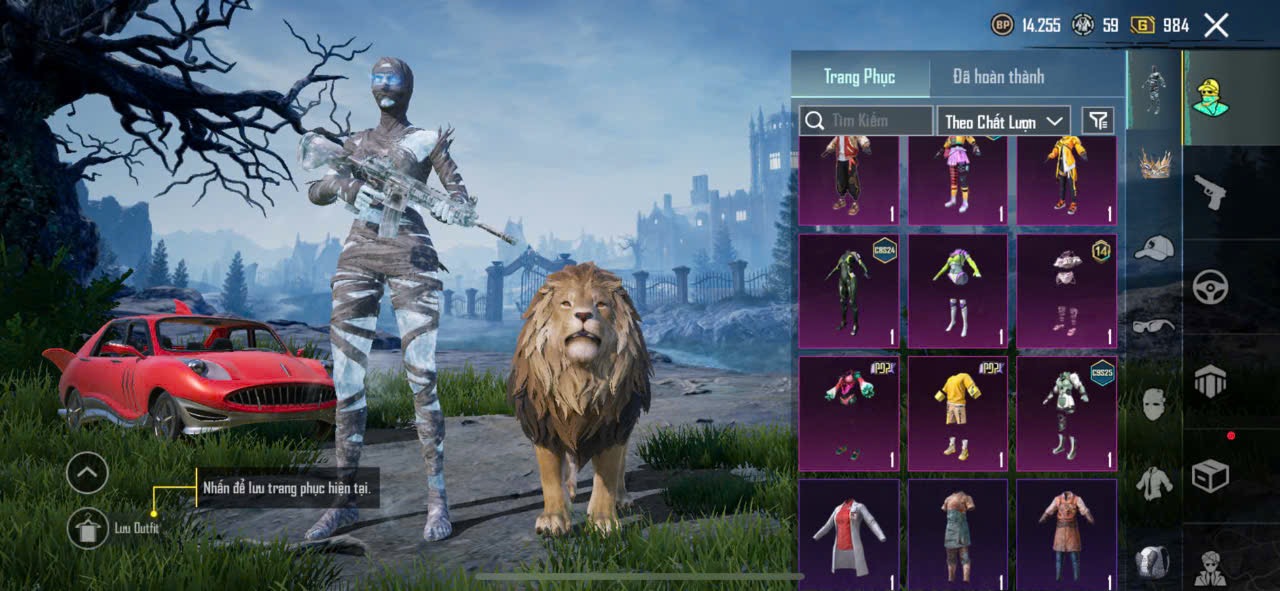
Task: Click the Tìm Kiếm search box
Action: pos(866,121)
